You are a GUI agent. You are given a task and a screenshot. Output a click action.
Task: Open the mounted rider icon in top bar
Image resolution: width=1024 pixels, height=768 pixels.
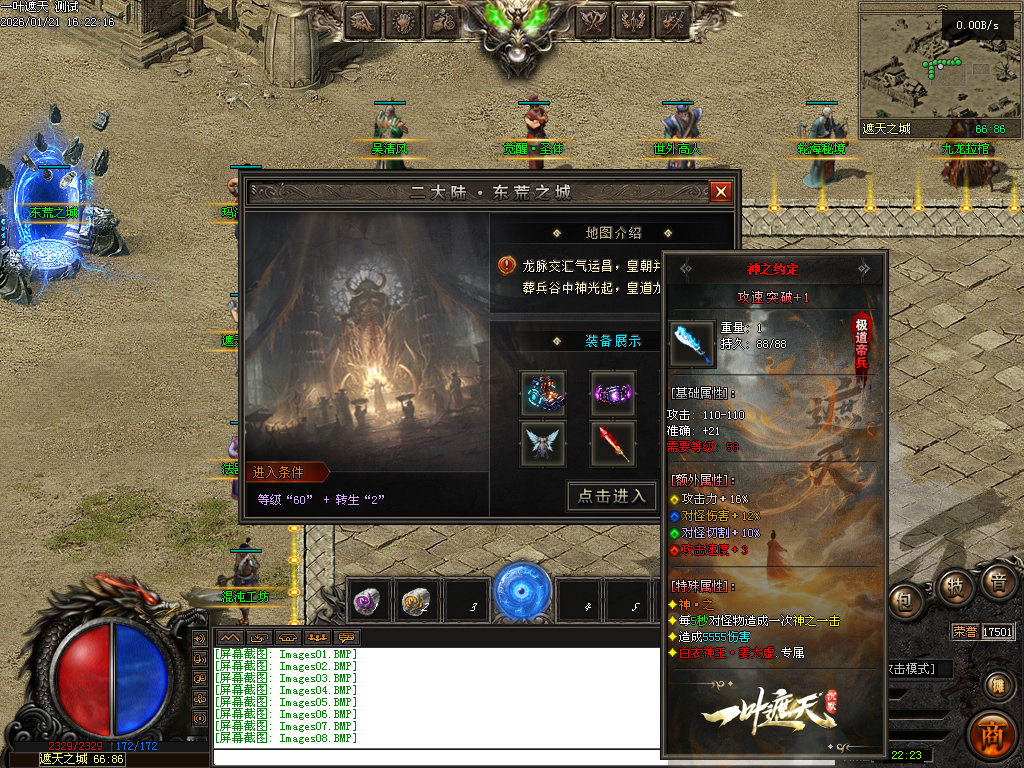tap(443, 20)
